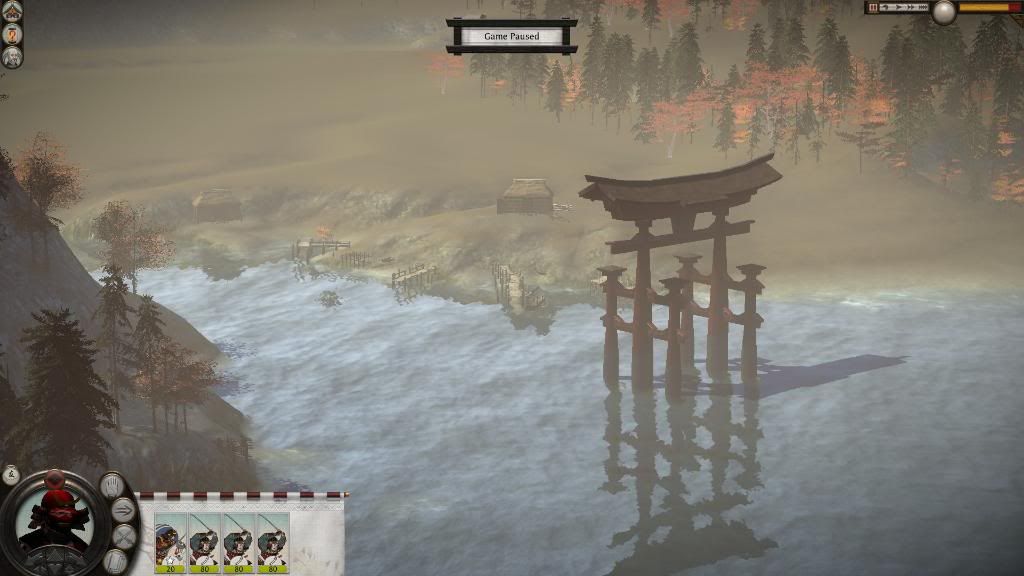Screen dimensions: 1024x576
Task: Toggle the crossed swords melee button
Action: click(123, 536)
